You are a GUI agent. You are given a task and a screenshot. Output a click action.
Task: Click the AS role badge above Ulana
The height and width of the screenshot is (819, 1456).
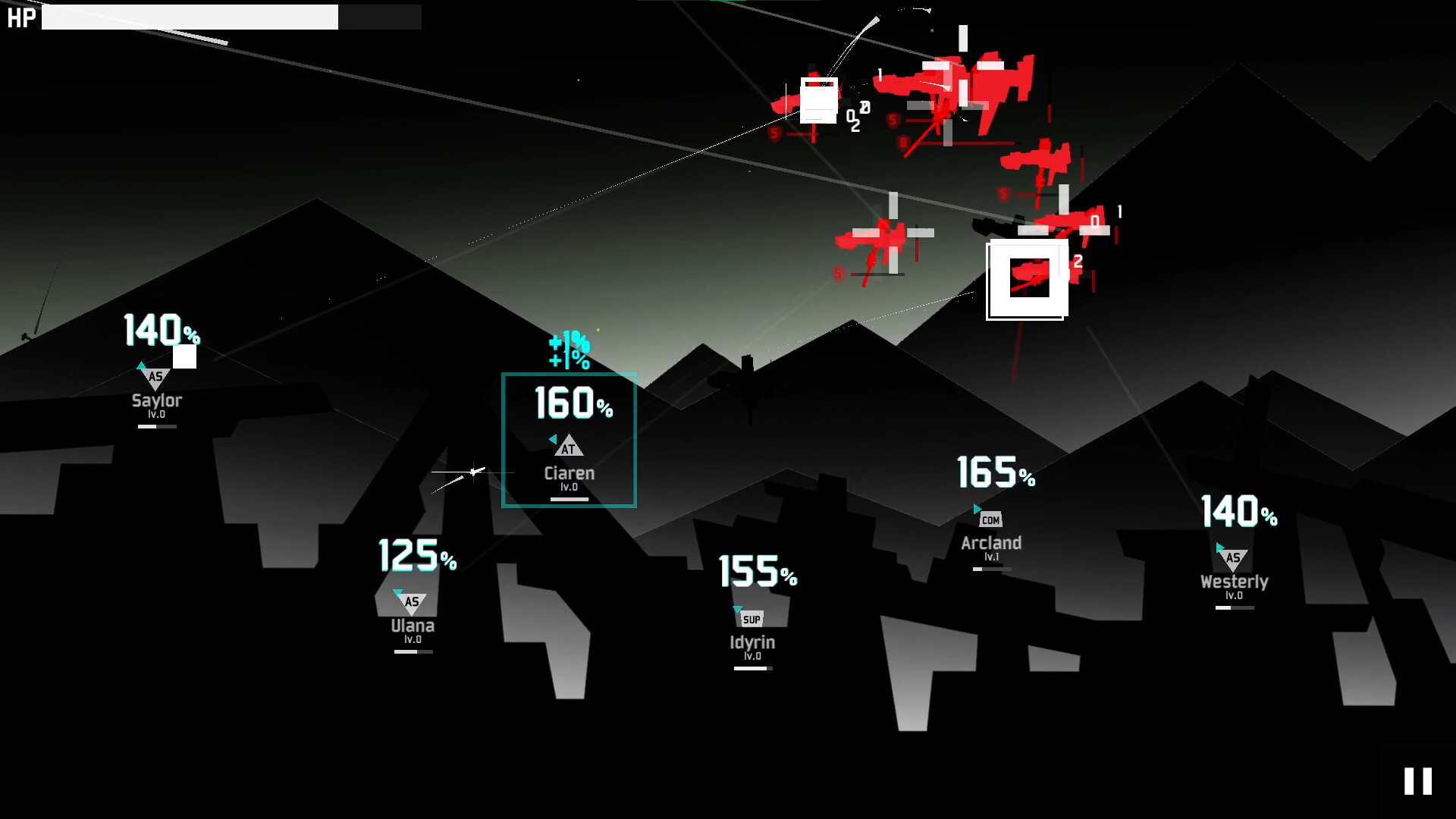click(x=412, y=603)
